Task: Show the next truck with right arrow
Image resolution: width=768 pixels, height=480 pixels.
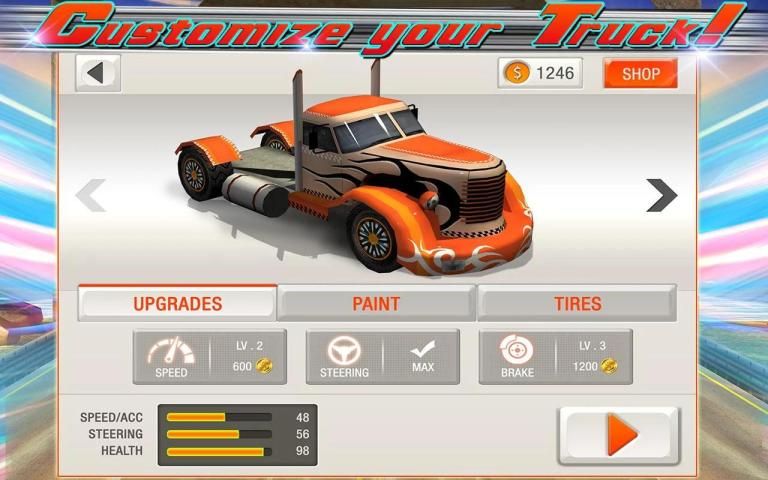Action: coord(661,195)
